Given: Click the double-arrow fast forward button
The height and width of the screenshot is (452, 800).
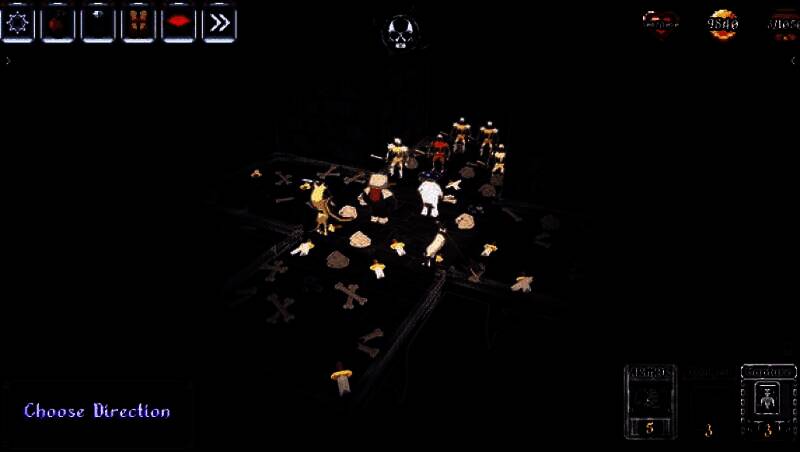Looking at the screenshot, I should click(x=219, y=22).
